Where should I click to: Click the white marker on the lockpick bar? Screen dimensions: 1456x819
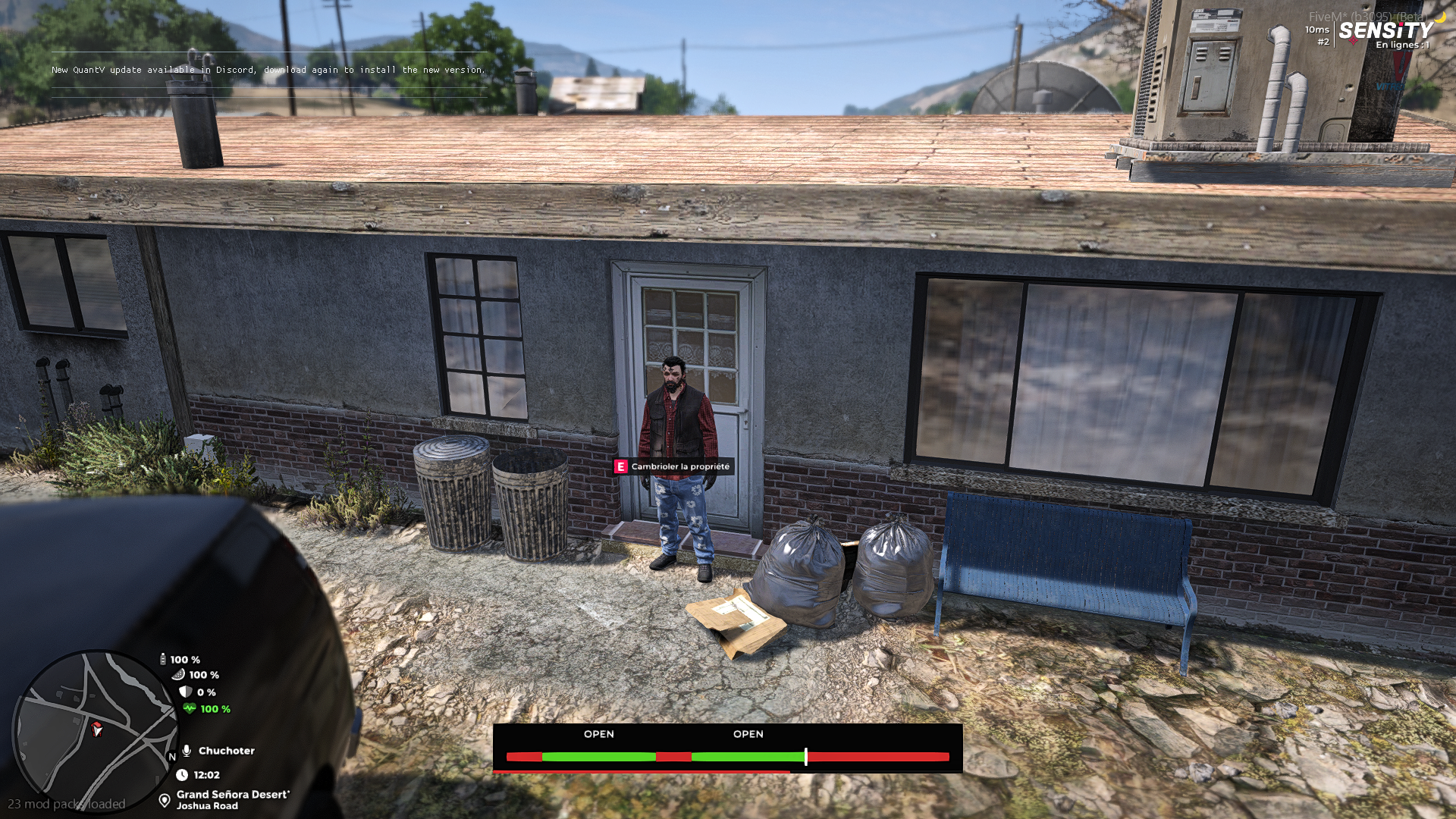click(x=806, y=756)
